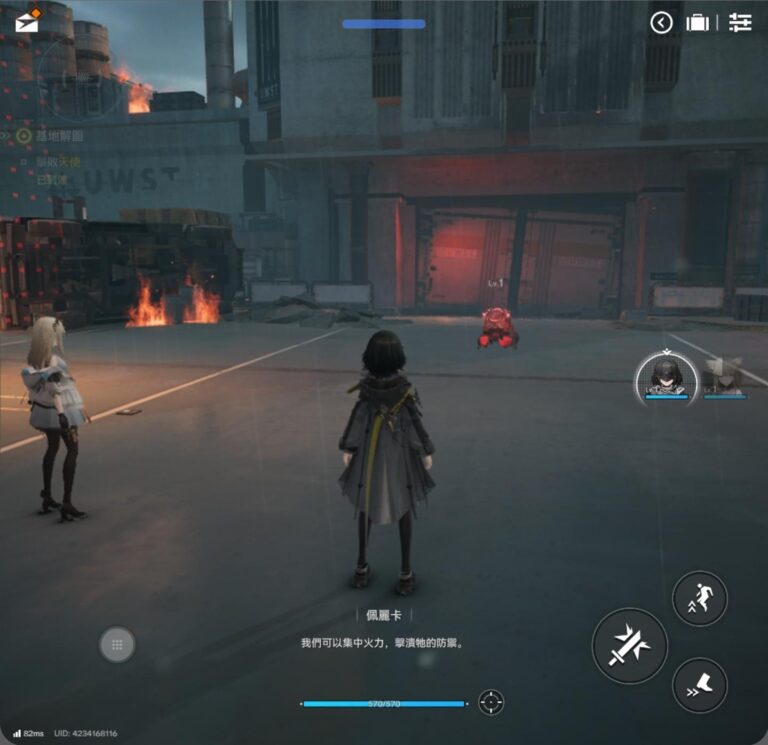Click the back arrow circle button
Screen dimensions: 768x745
tap(661, 22)
